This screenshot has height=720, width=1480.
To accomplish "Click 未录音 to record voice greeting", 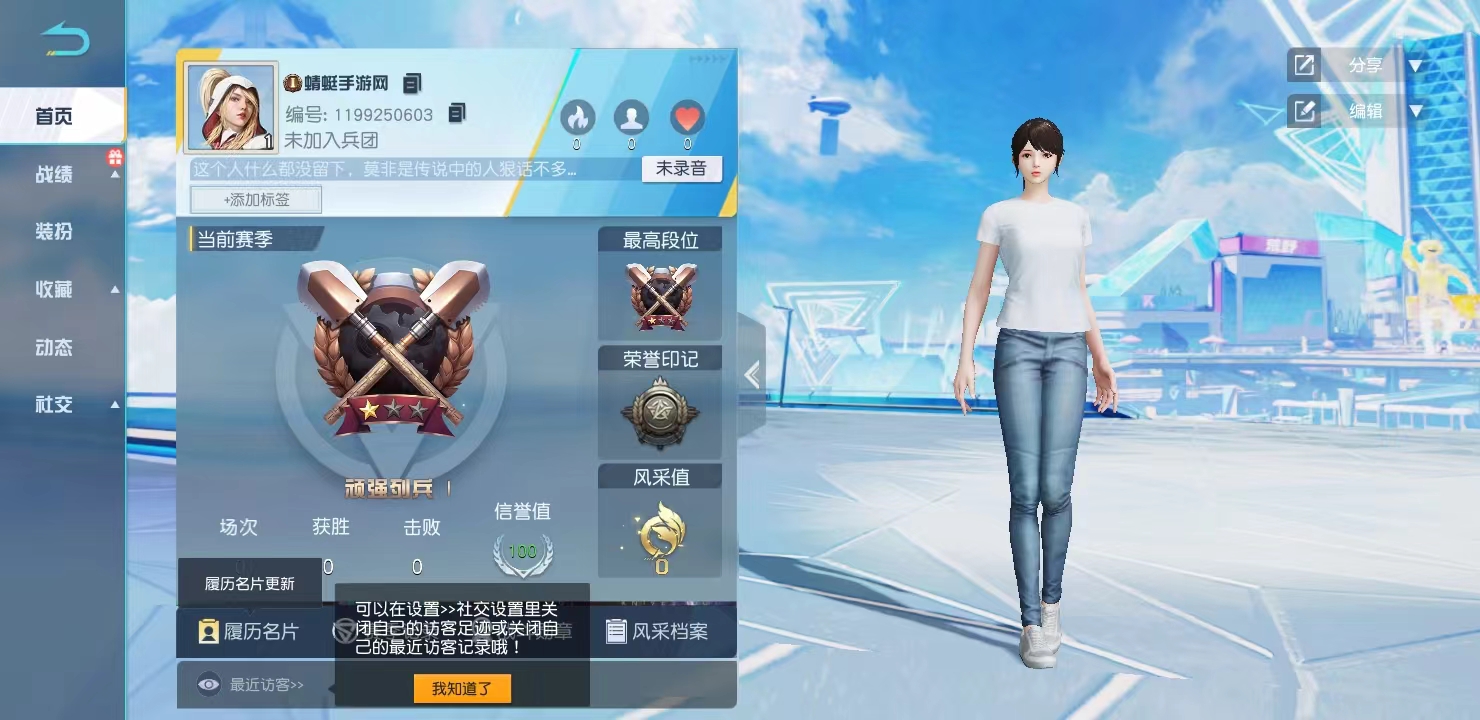I will 681,168.
